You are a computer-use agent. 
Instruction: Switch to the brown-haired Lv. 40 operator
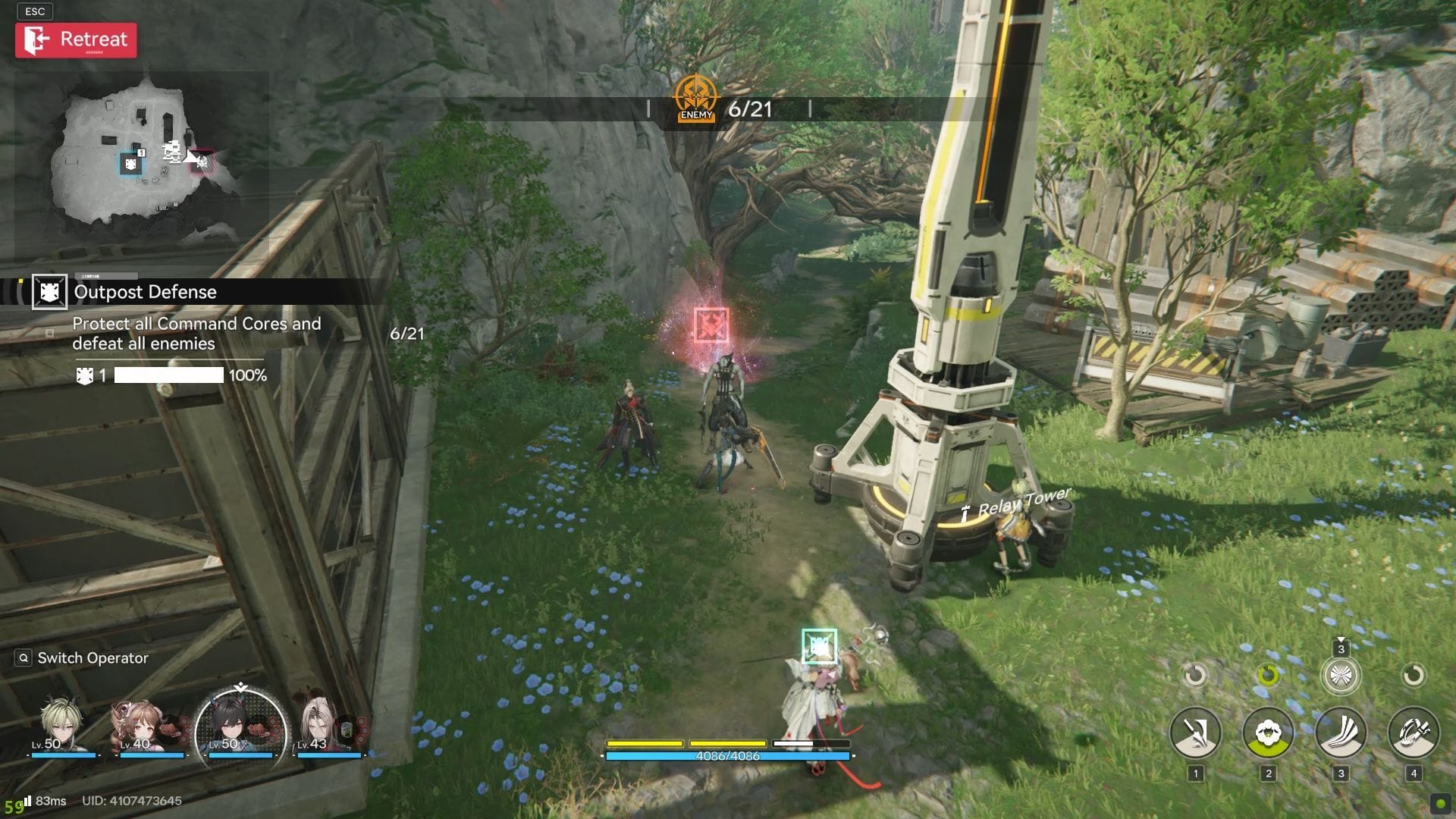click(x=150, y=726)
